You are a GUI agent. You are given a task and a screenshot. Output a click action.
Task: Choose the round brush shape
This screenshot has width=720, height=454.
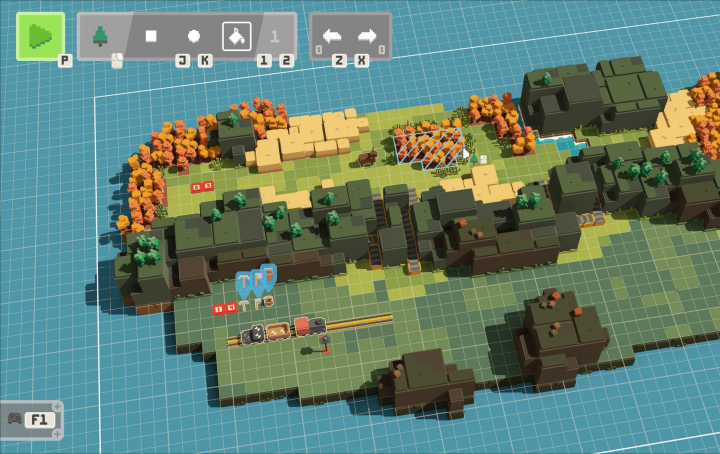[x=194, y=36]
